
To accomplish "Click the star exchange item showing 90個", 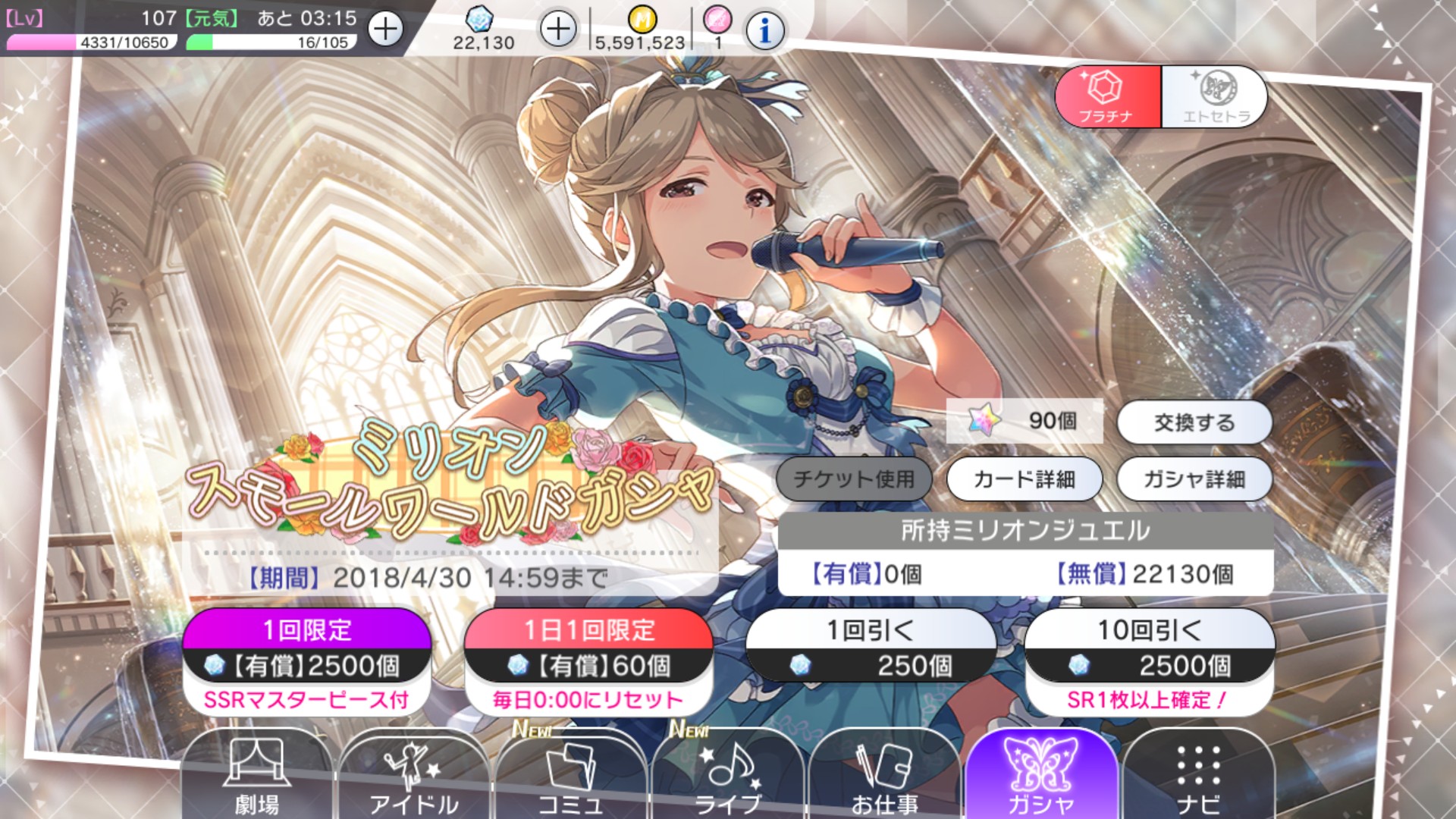I will pyautogui.click(x=1024, y=422).
